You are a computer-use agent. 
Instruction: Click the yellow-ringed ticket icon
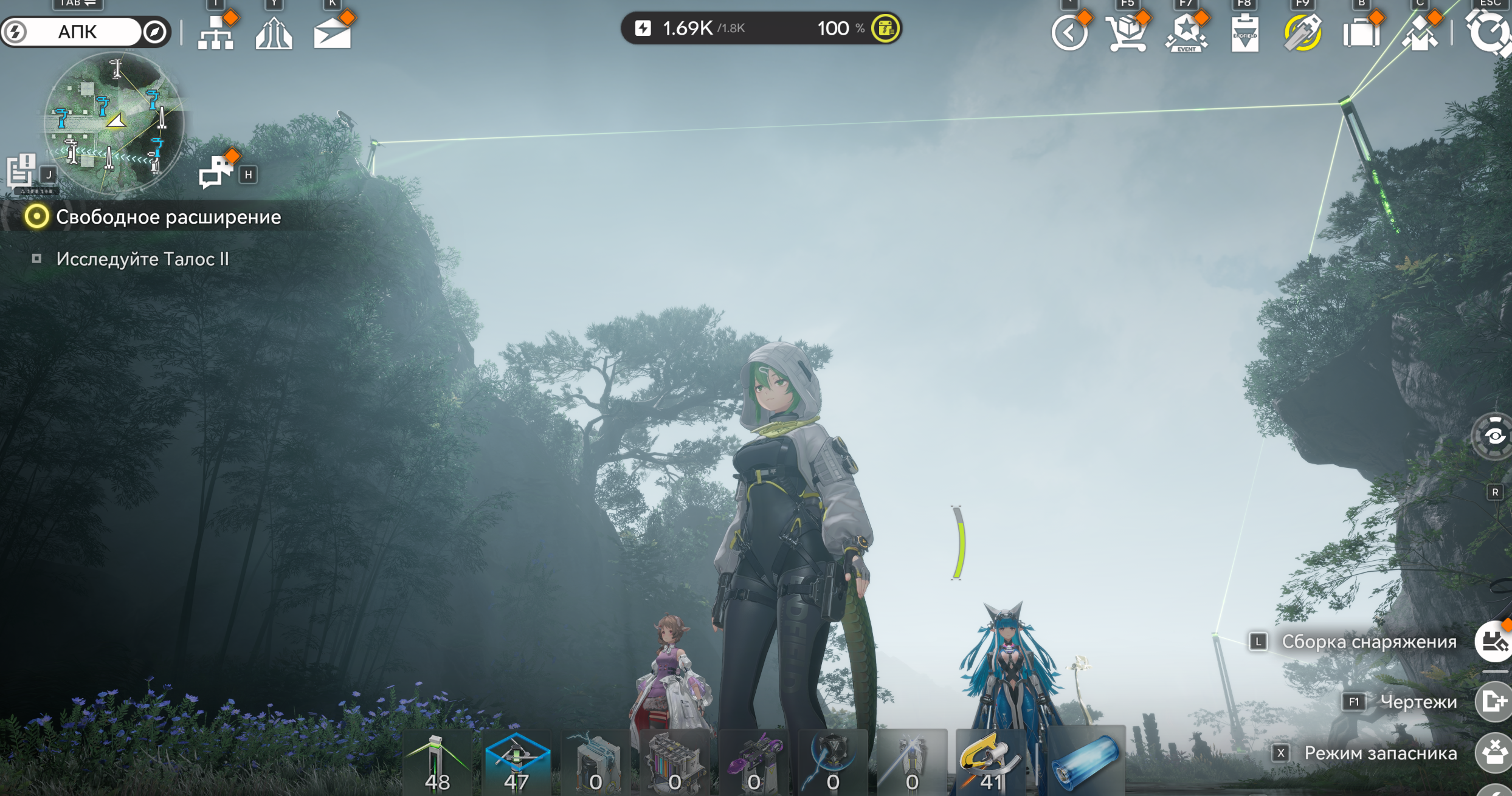1302,33
